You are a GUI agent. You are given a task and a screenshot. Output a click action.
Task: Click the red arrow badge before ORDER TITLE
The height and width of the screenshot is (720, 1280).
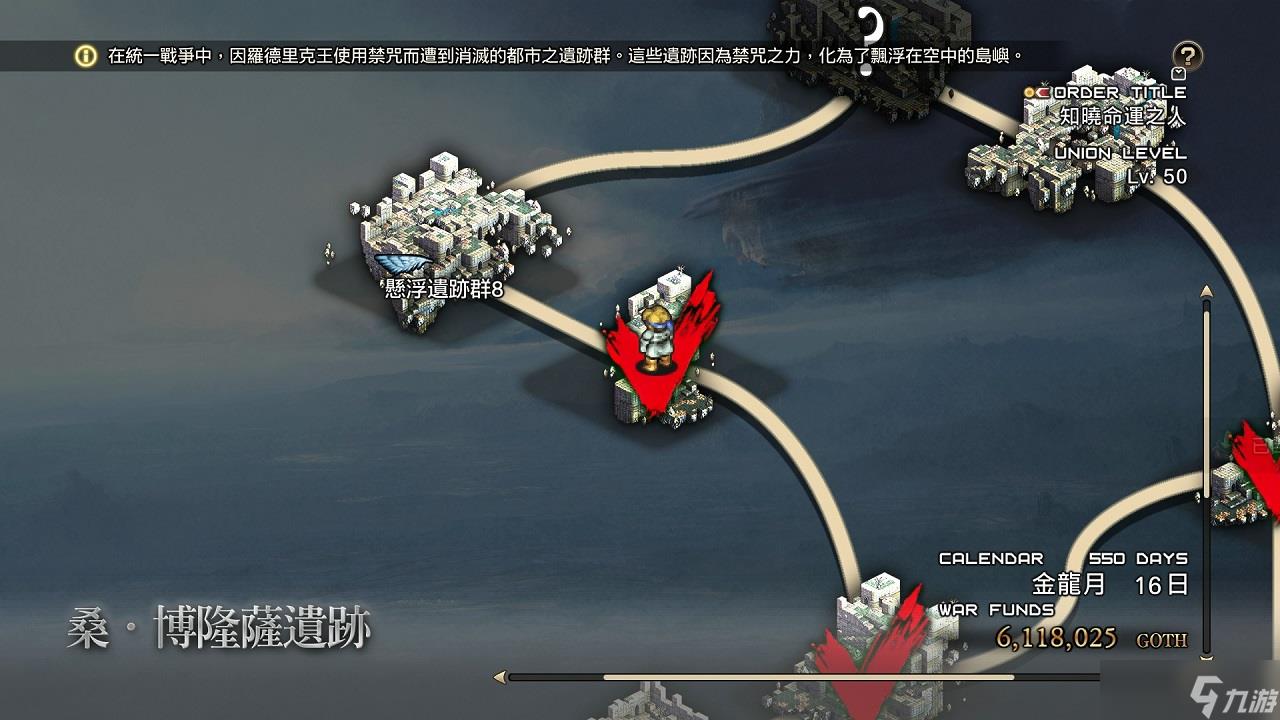(1043, 93)
